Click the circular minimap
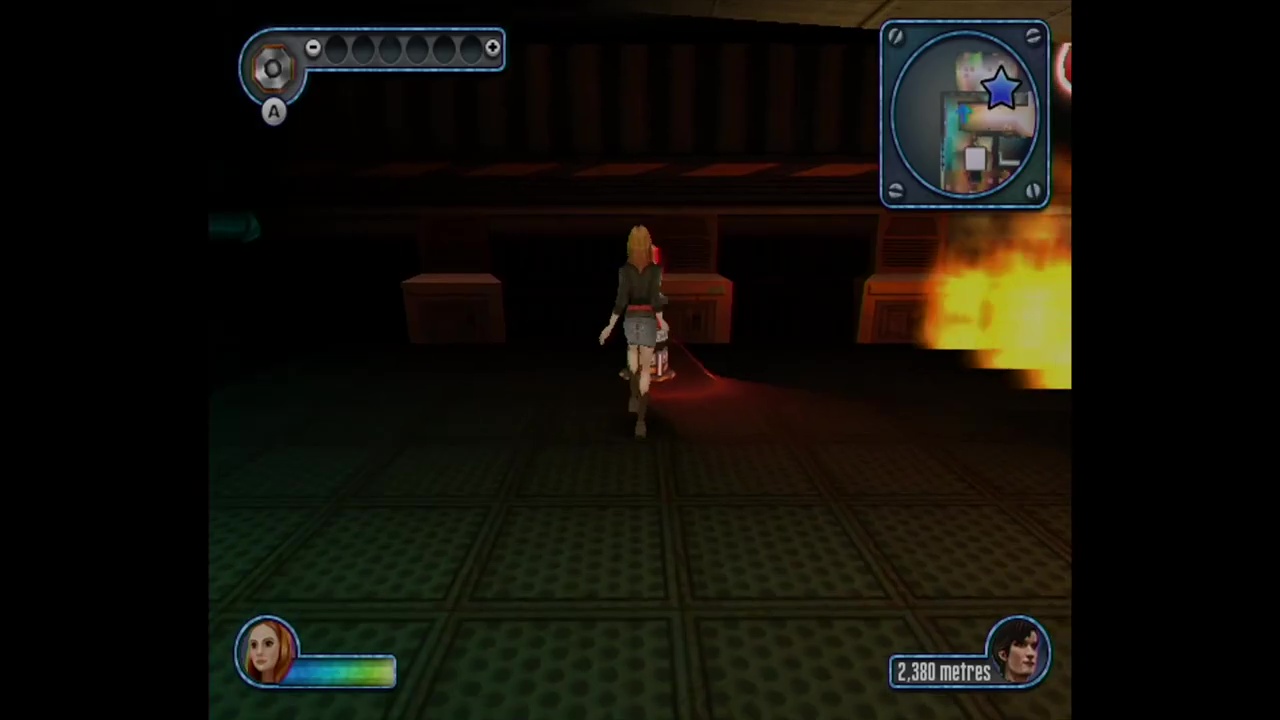The image size is (1280, 720). 964,115
